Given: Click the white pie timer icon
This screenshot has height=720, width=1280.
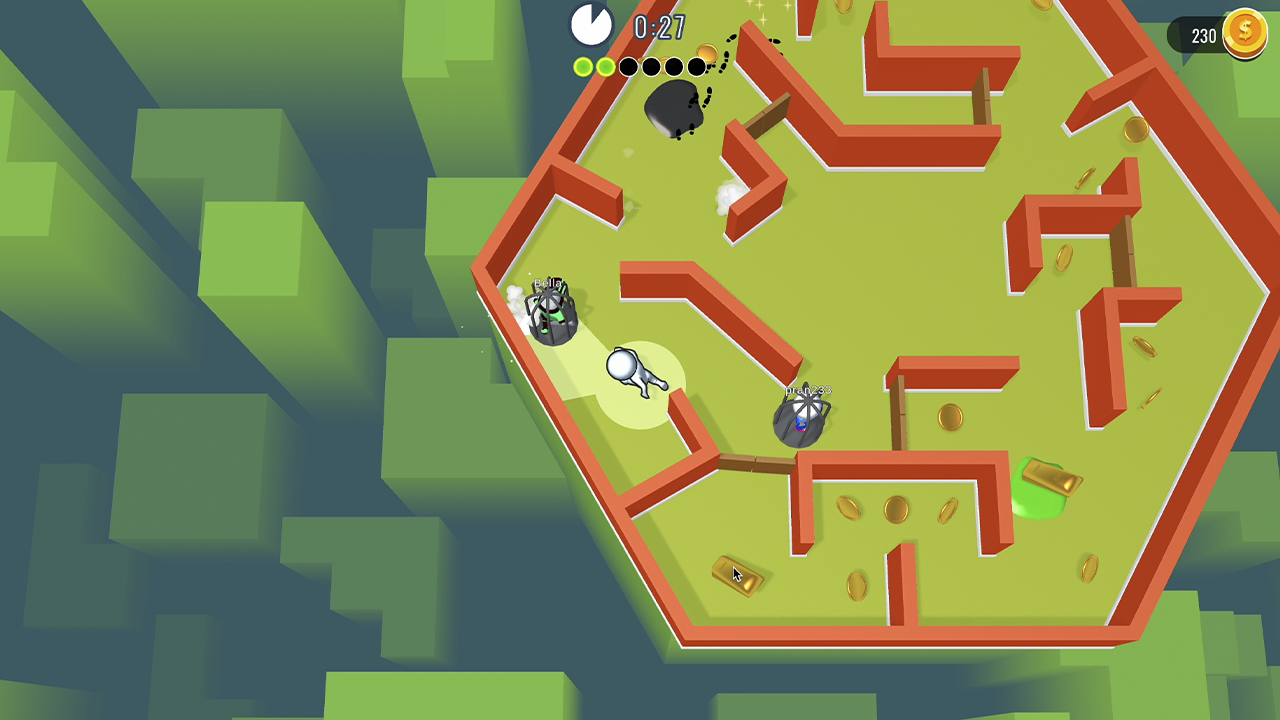Looking at the screenshot, I should pyautogui.click(x=592, y=25).
